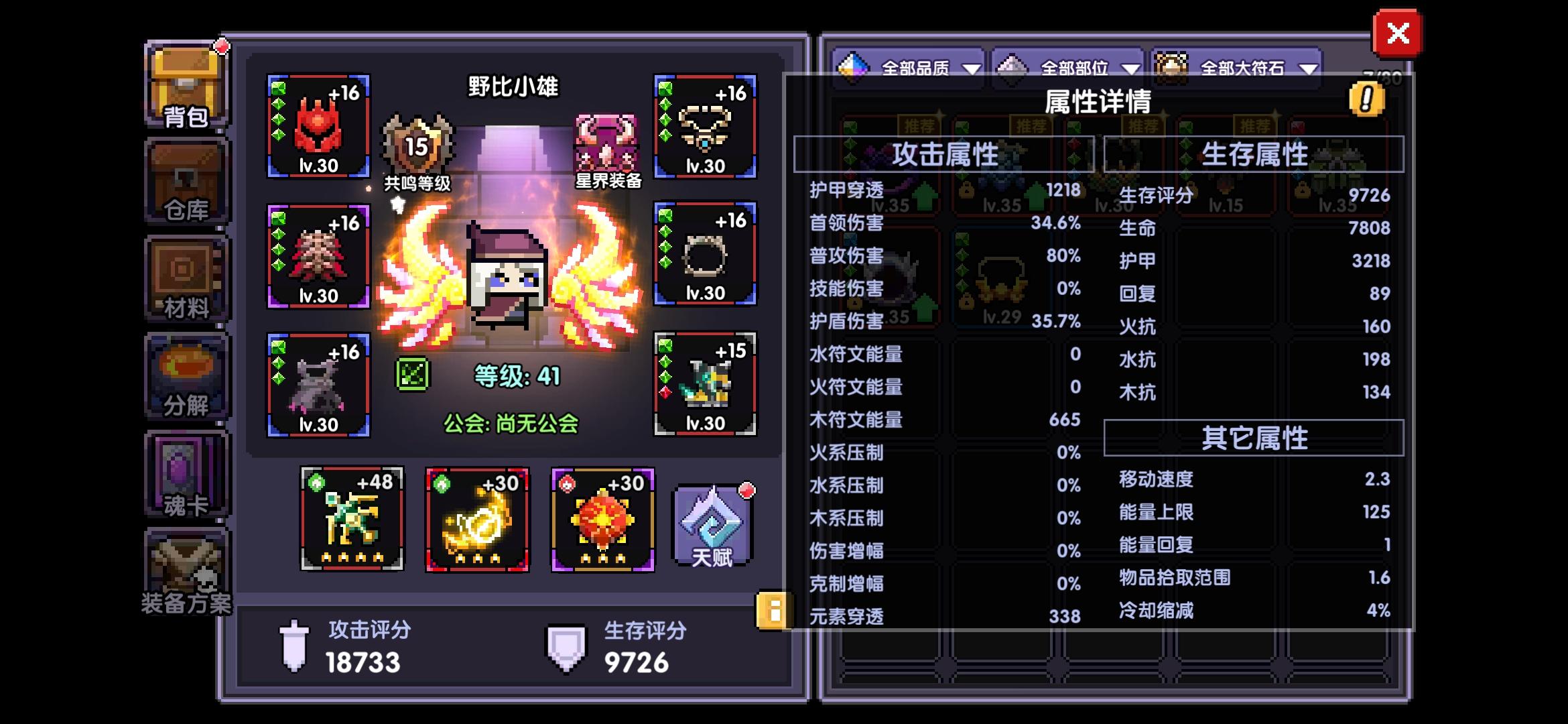The image size is (1568, 724).
Task: Switch to the 攻击属性 section header
Action: tap(945, 154)
